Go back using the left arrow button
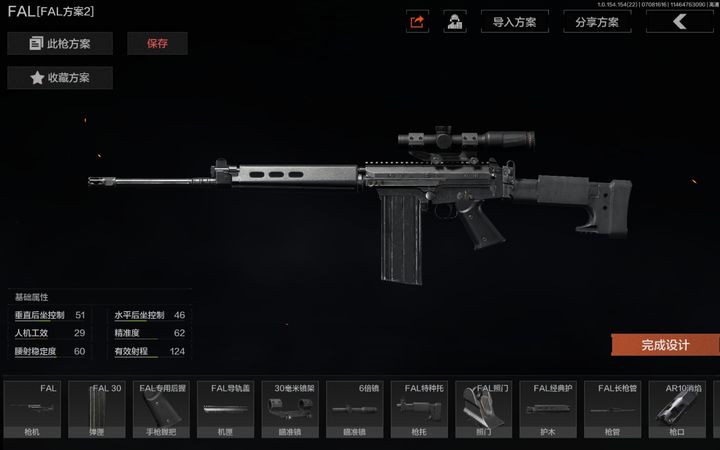Screen dimensions: 720x450 click(x=680, y=21)
